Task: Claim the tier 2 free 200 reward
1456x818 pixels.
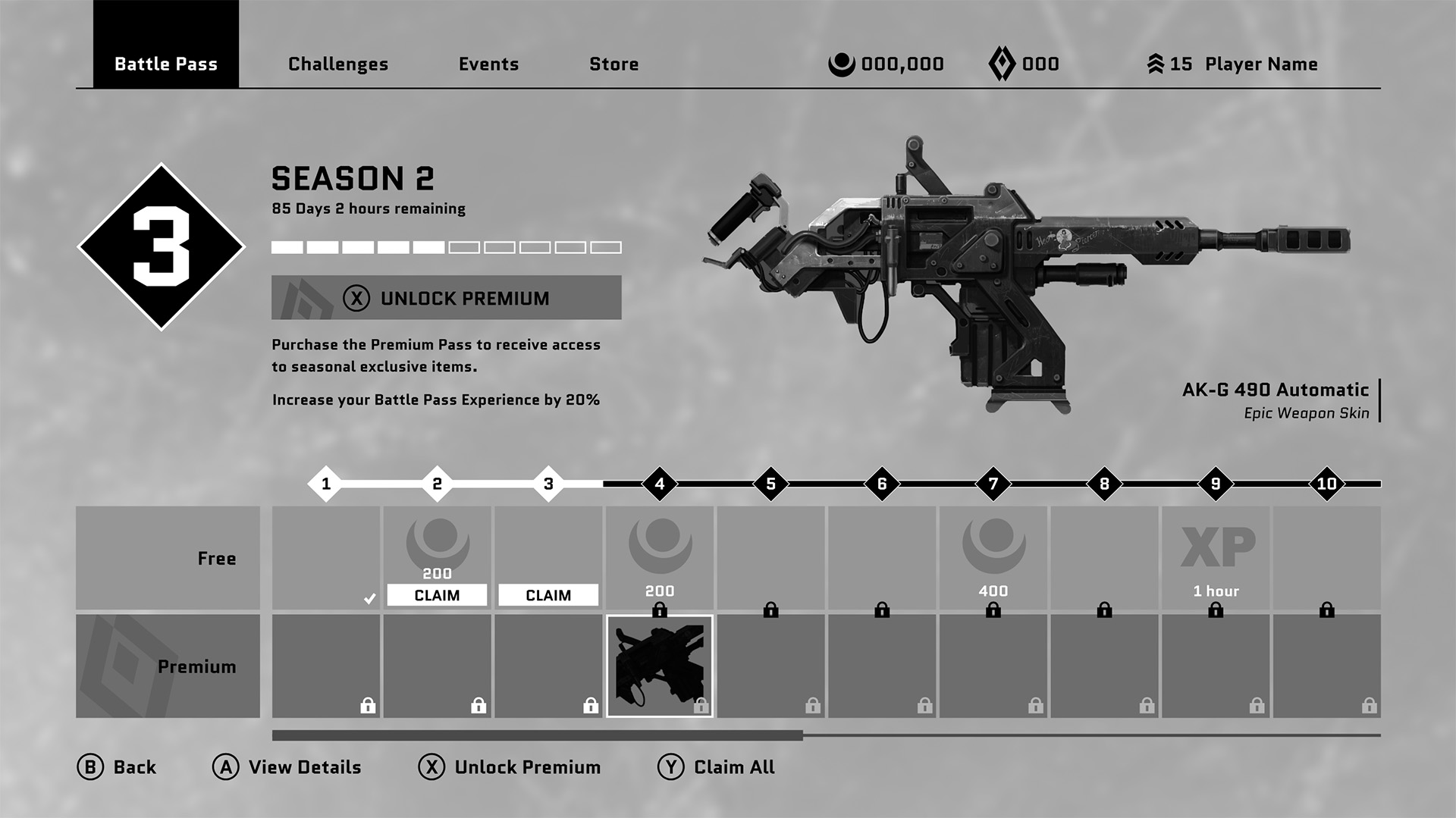Action: tap(437, 595)
